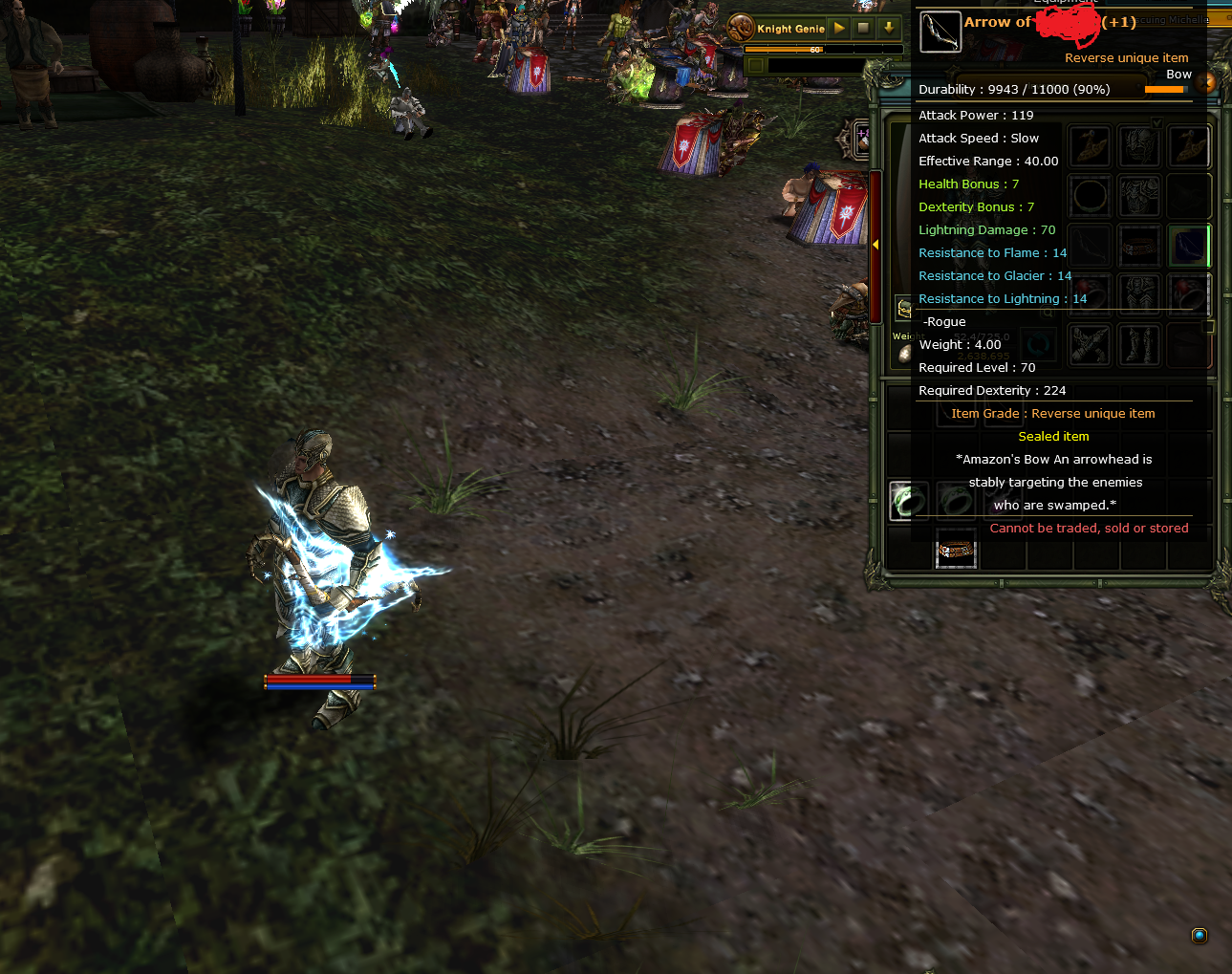Click the helmet icon in the equipment panel
The width and height of the screenshot is (1232, 974).
pos(1139,145)
